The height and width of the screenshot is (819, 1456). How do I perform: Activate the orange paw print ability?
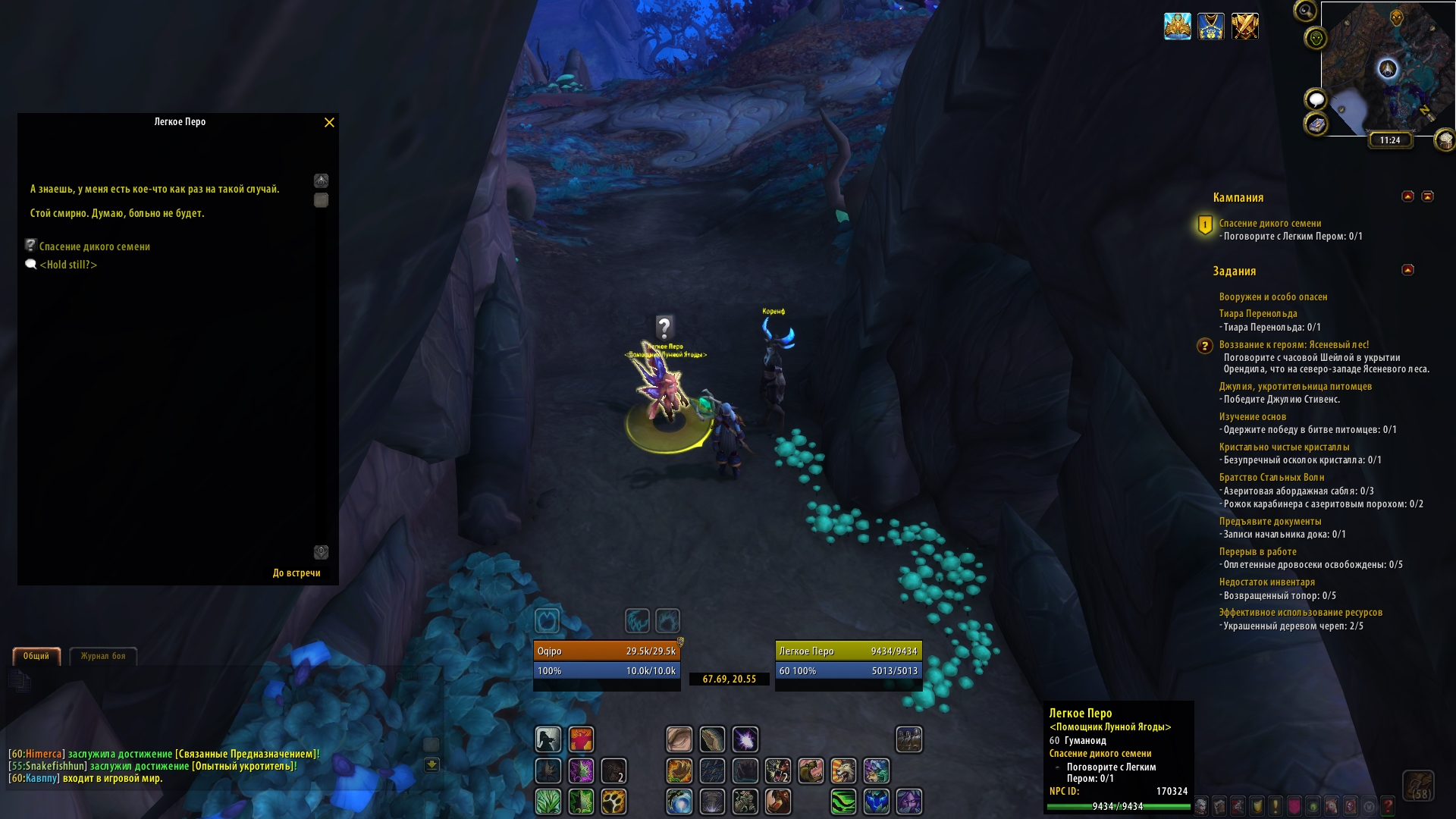(613, 802)
